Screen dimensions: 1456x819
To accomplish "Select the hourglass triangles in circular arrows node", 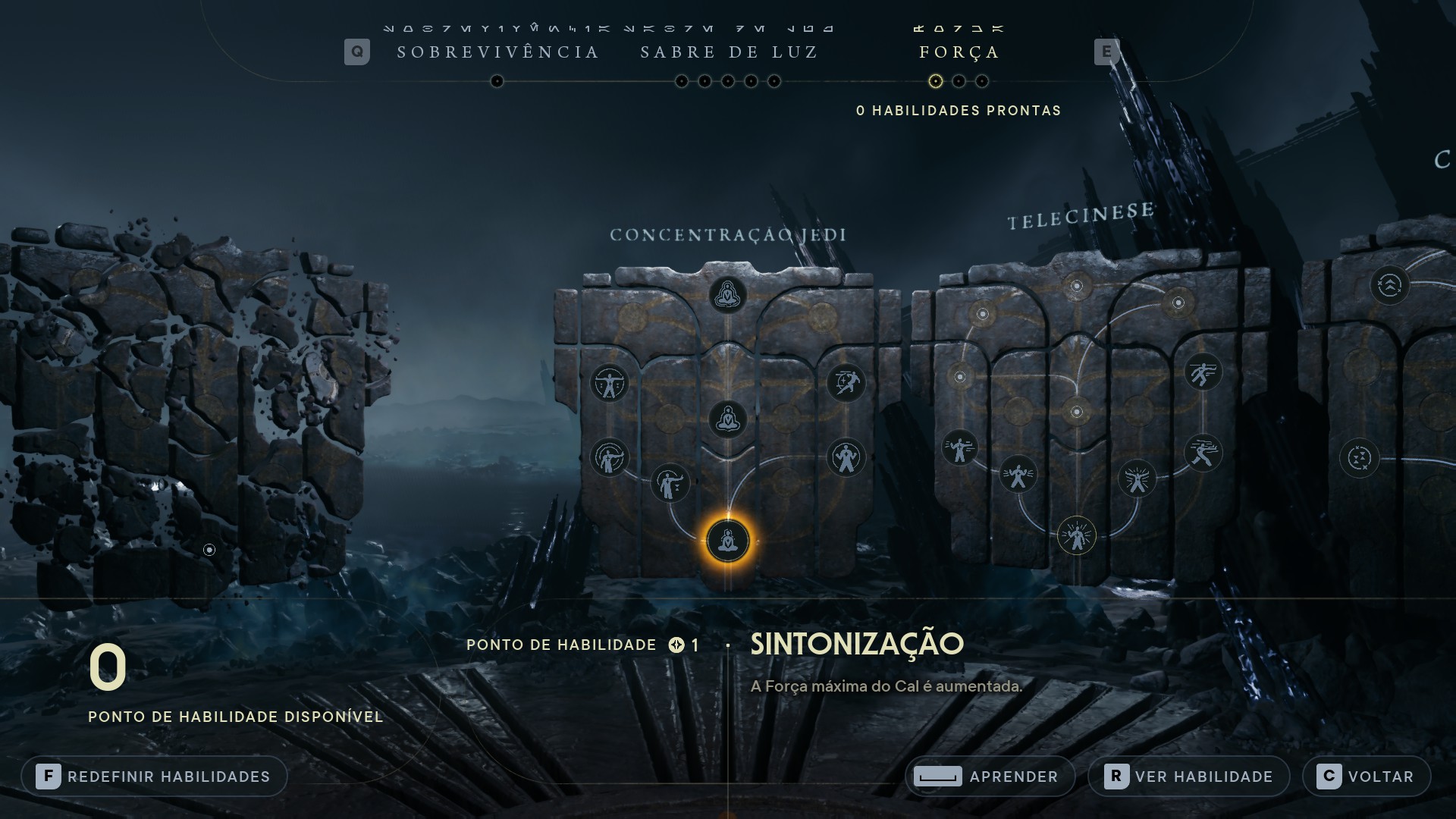I will [1359, 458].
